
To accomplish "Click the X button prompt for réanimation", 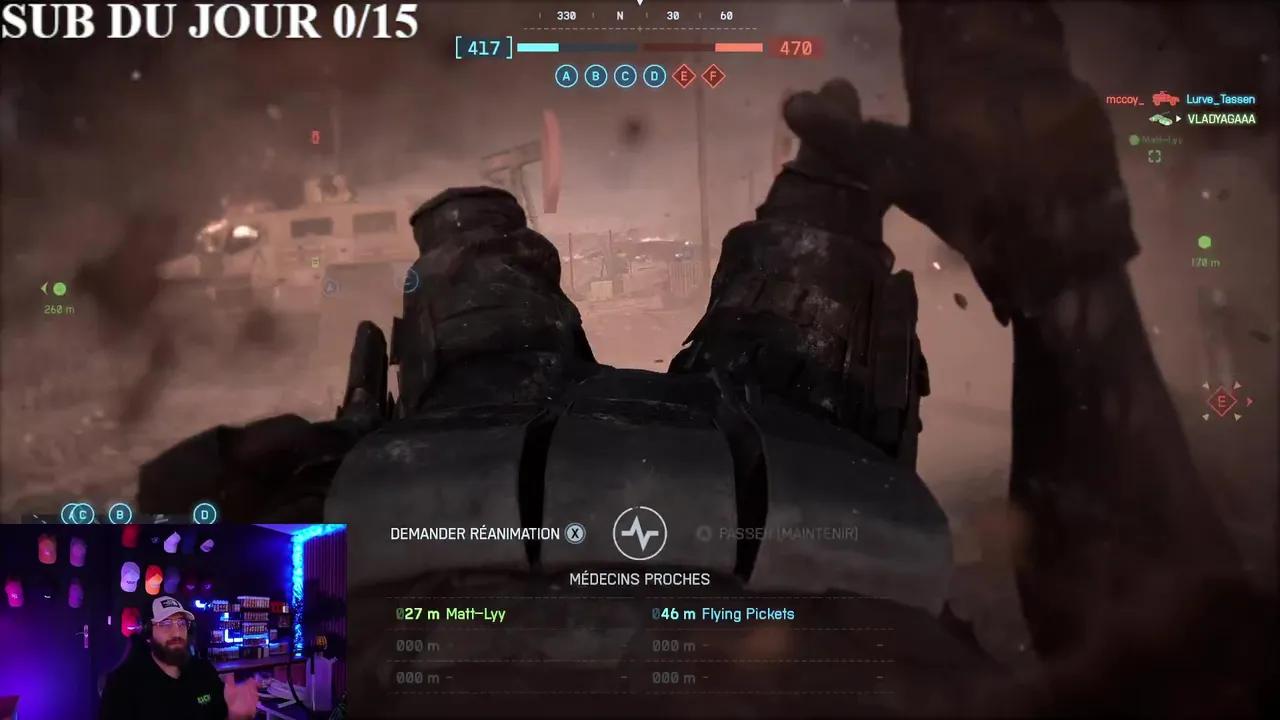I will click(x=576, y=533).
